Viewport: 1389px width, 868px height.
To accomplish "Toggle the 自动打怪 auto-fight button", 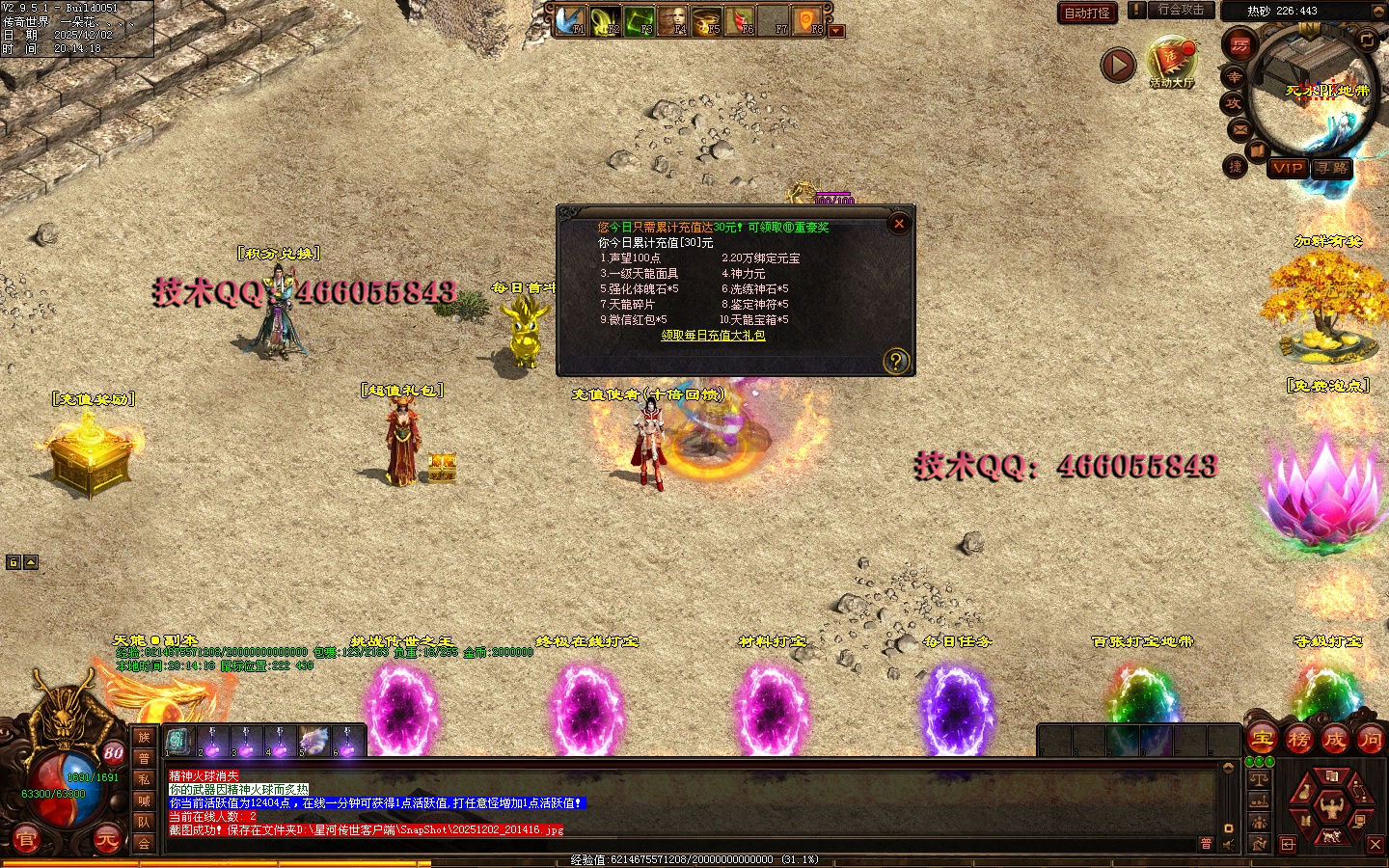I will (1087, 13).
